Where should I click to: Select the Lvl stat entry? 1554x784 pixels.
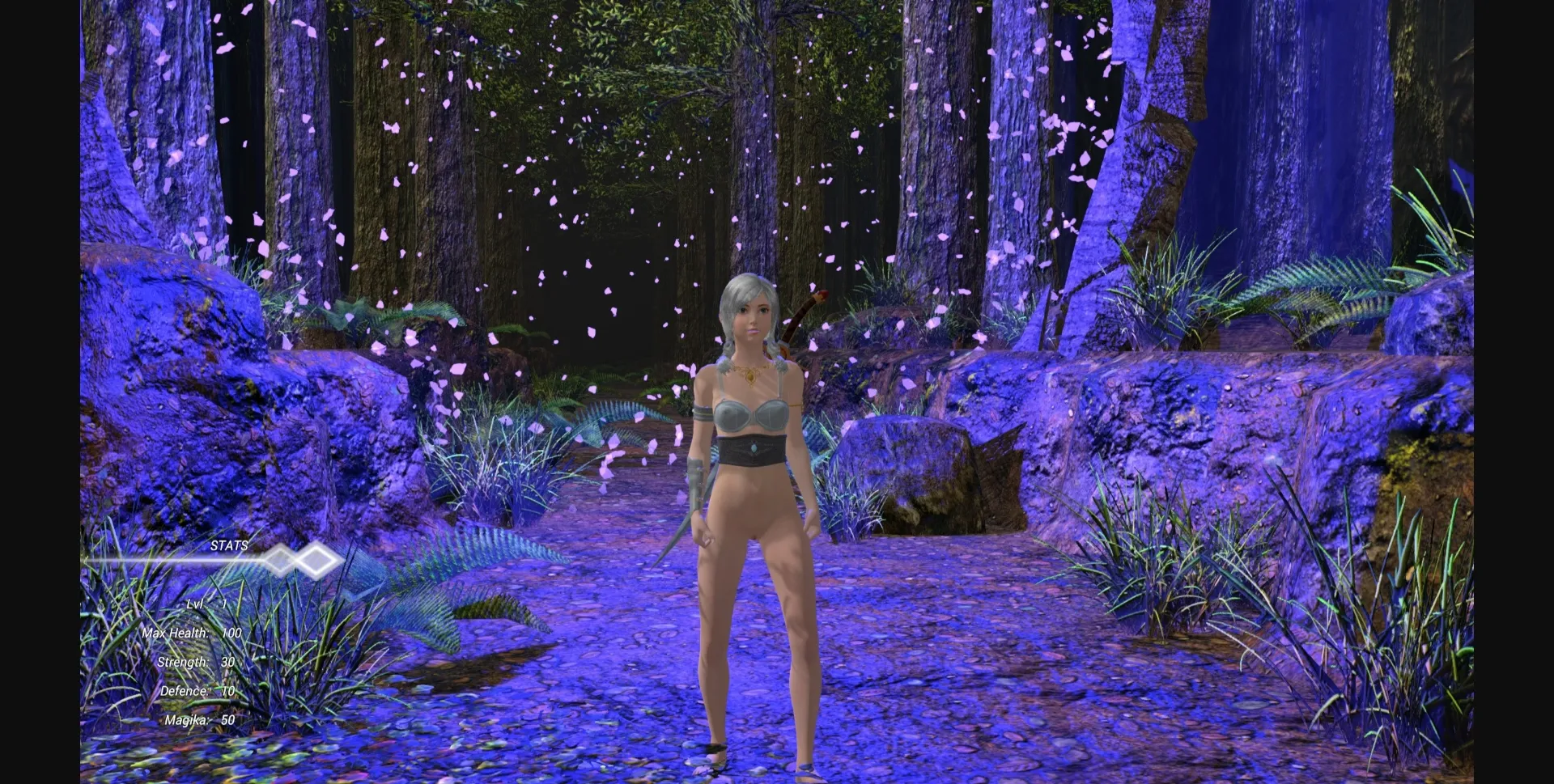pos(206,604)
